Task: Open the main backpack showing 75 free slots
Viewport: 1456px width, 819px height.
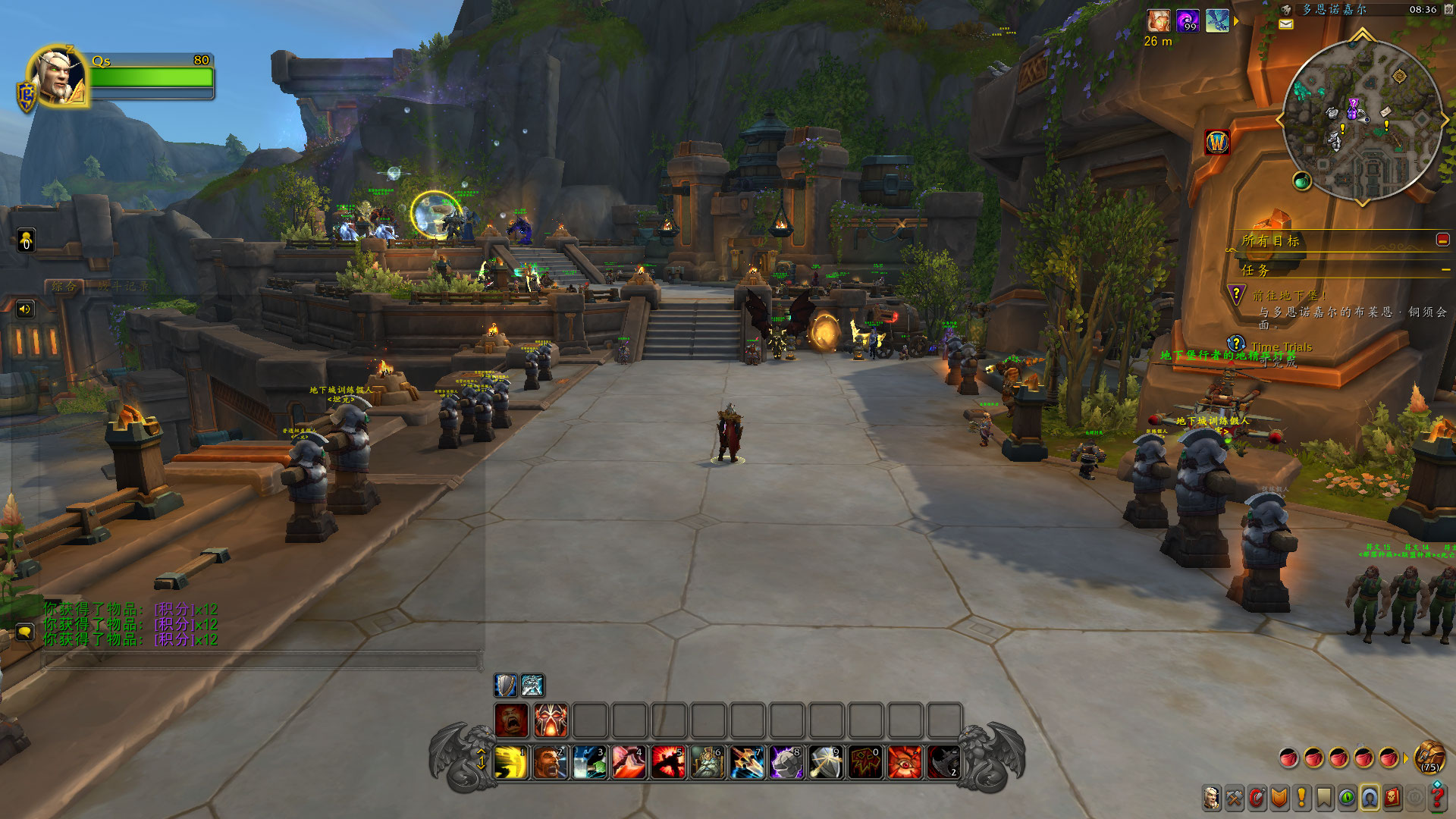Action: click(1429, 757)
